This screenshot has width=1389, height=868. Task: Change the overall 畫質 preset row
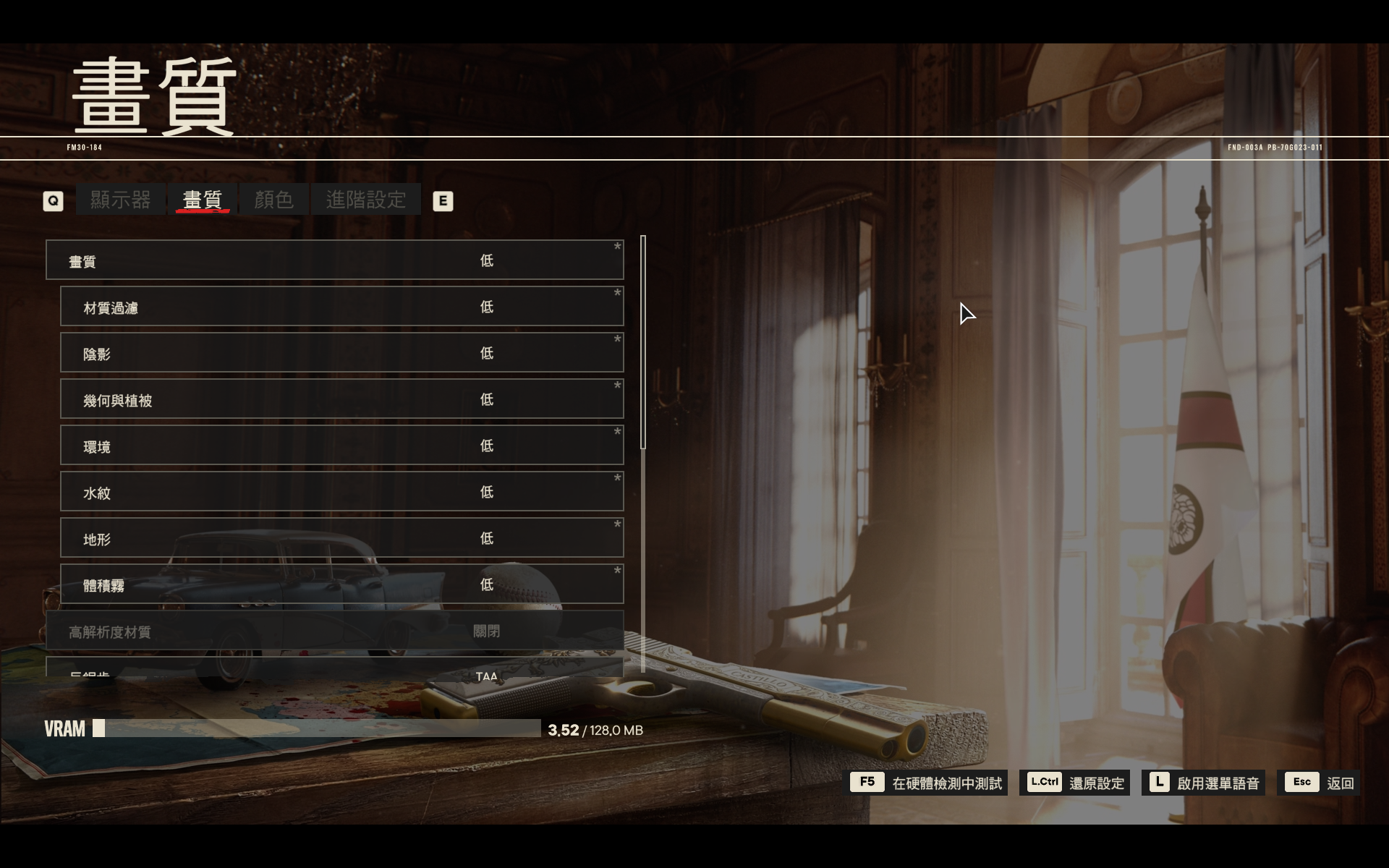click(x=334, y=260)
